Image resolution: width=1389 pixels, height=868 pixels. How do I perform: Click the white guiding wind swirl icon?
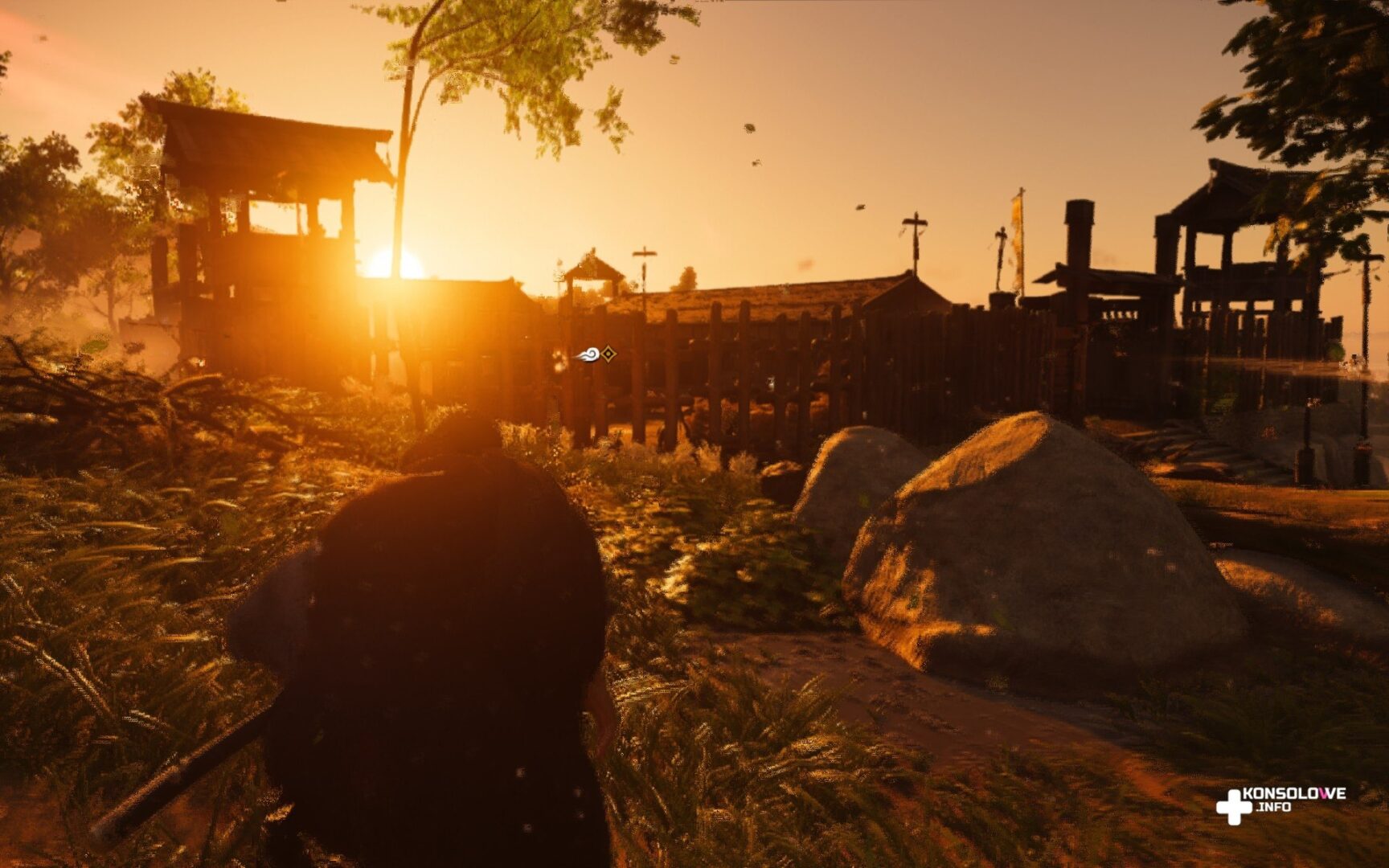(x=588, y=354)
